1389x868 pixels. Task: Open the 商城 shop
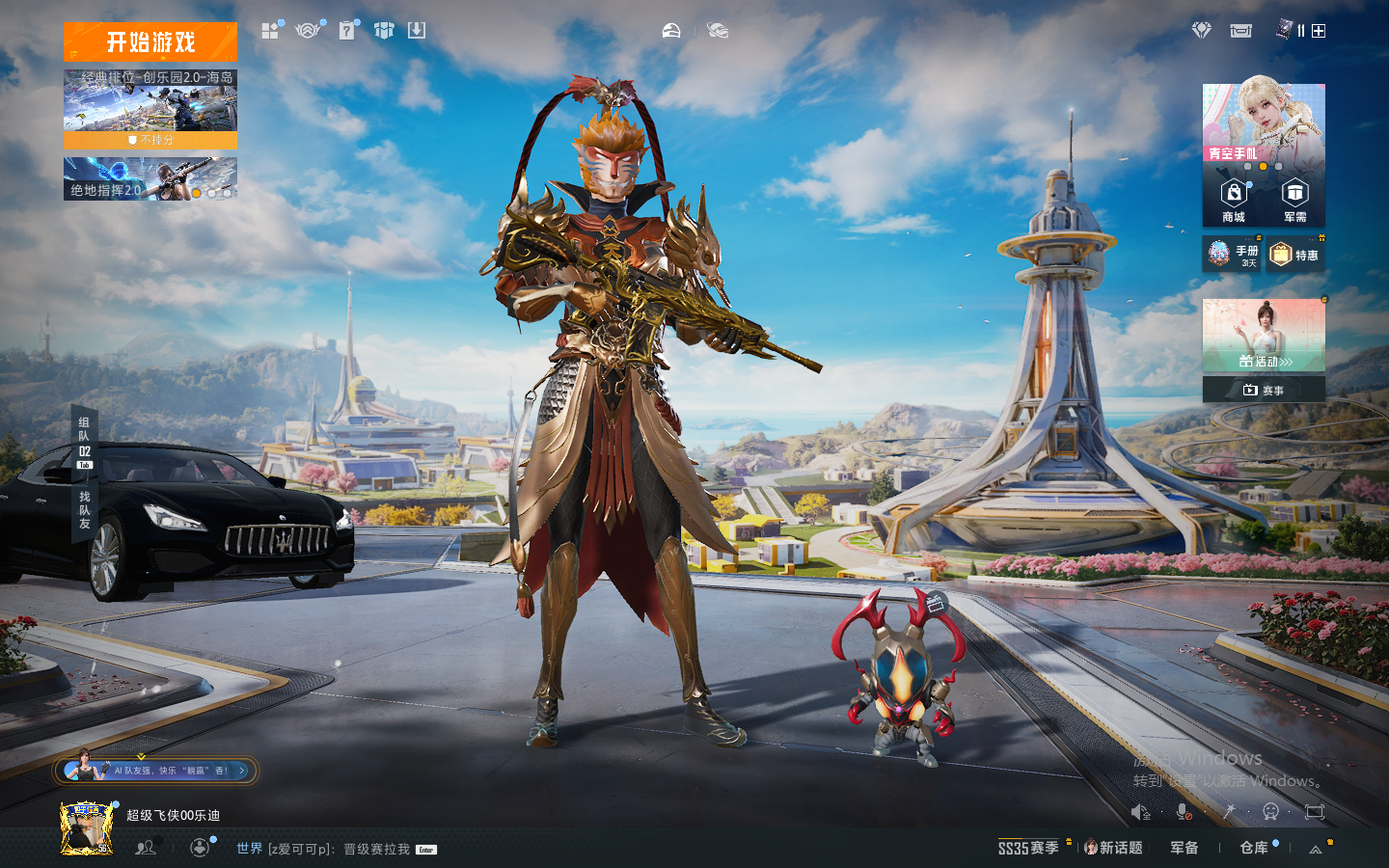point(1234,201)
